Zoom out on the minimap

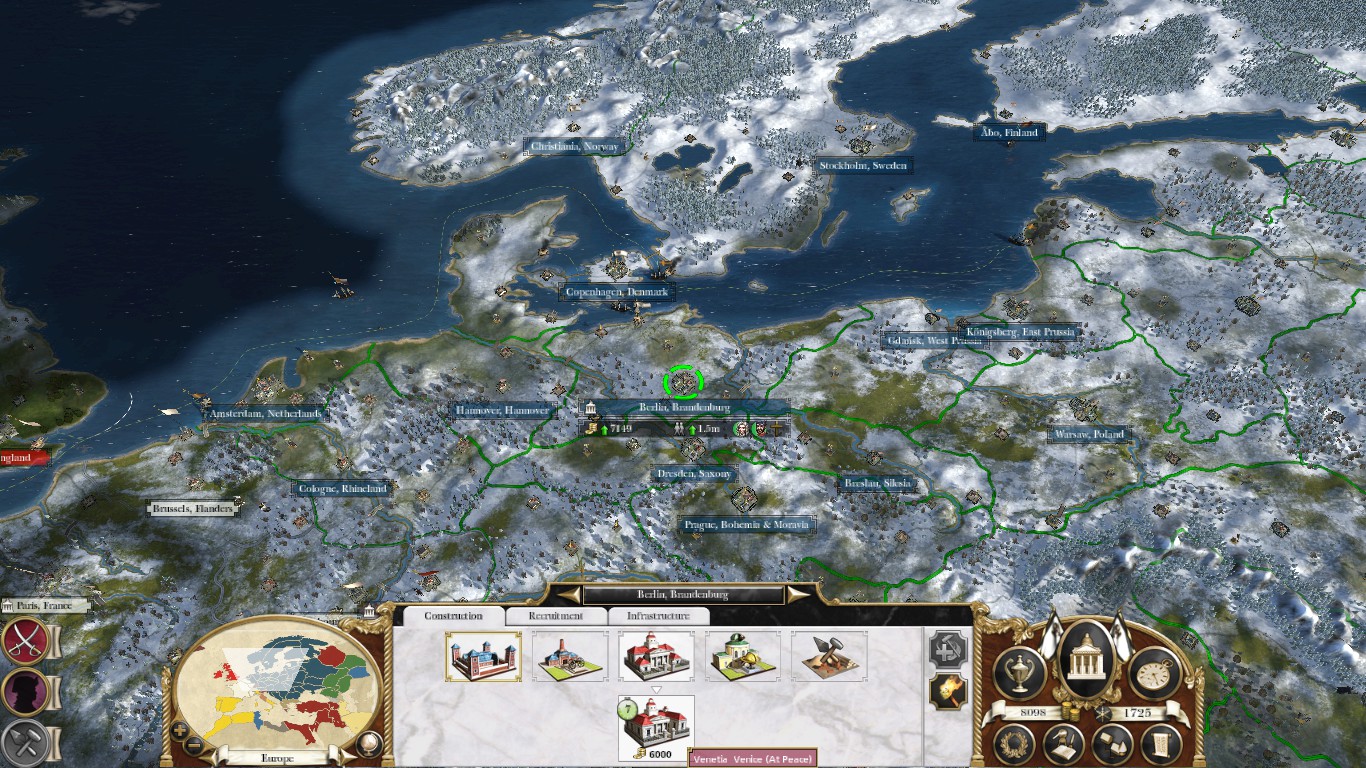click(x=195, y=745)
